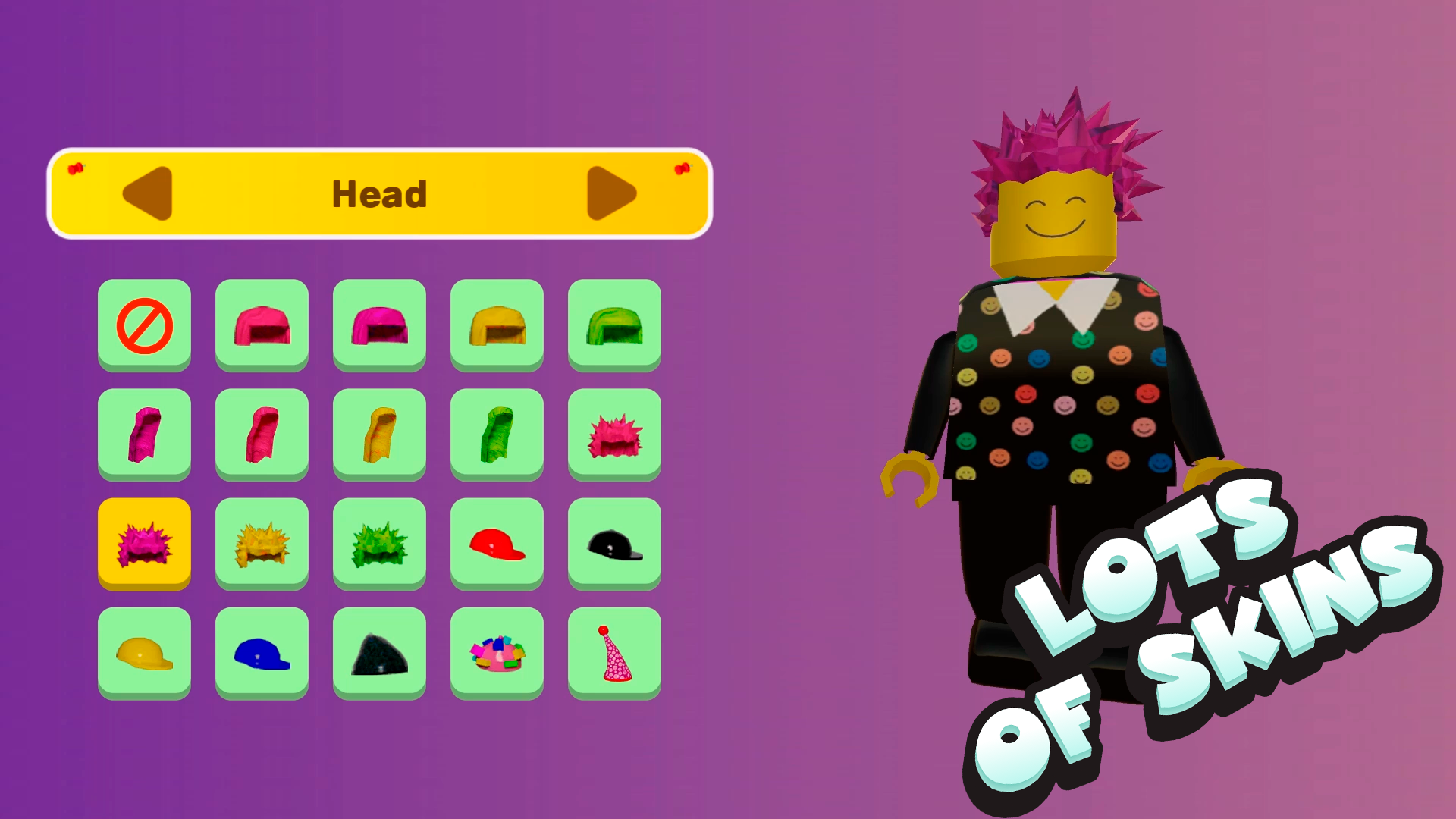Select the 'no hair' prohibition option
The image size is (1456, 819).
144,326
